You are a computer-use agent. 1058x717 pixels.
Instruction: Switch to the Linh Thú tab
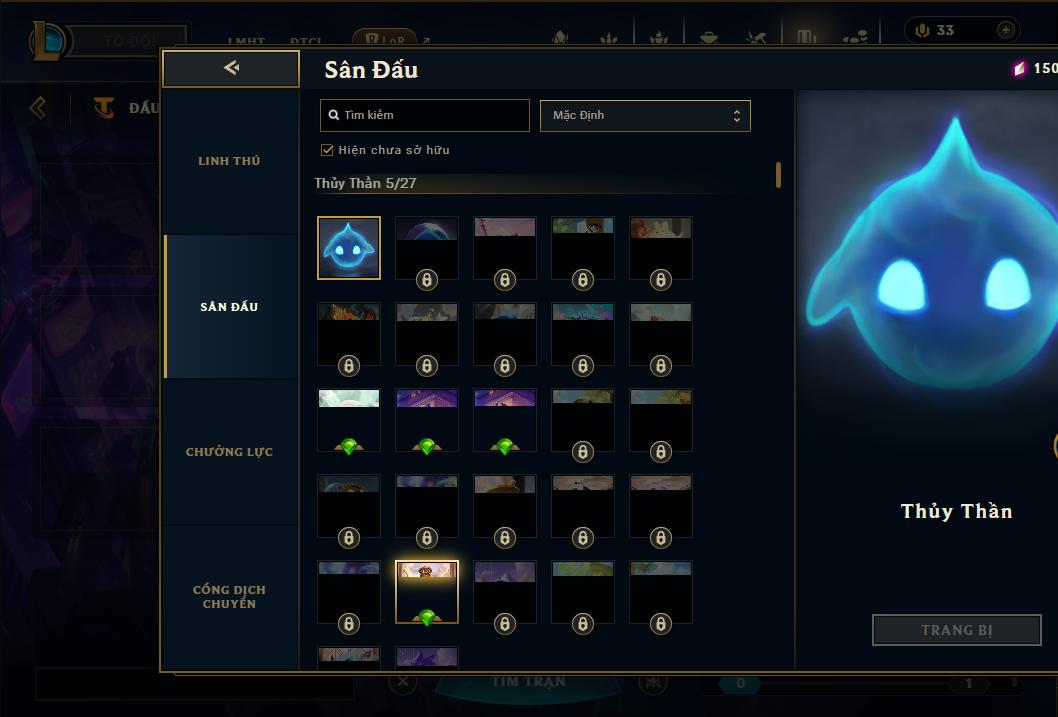click(229, 161)
